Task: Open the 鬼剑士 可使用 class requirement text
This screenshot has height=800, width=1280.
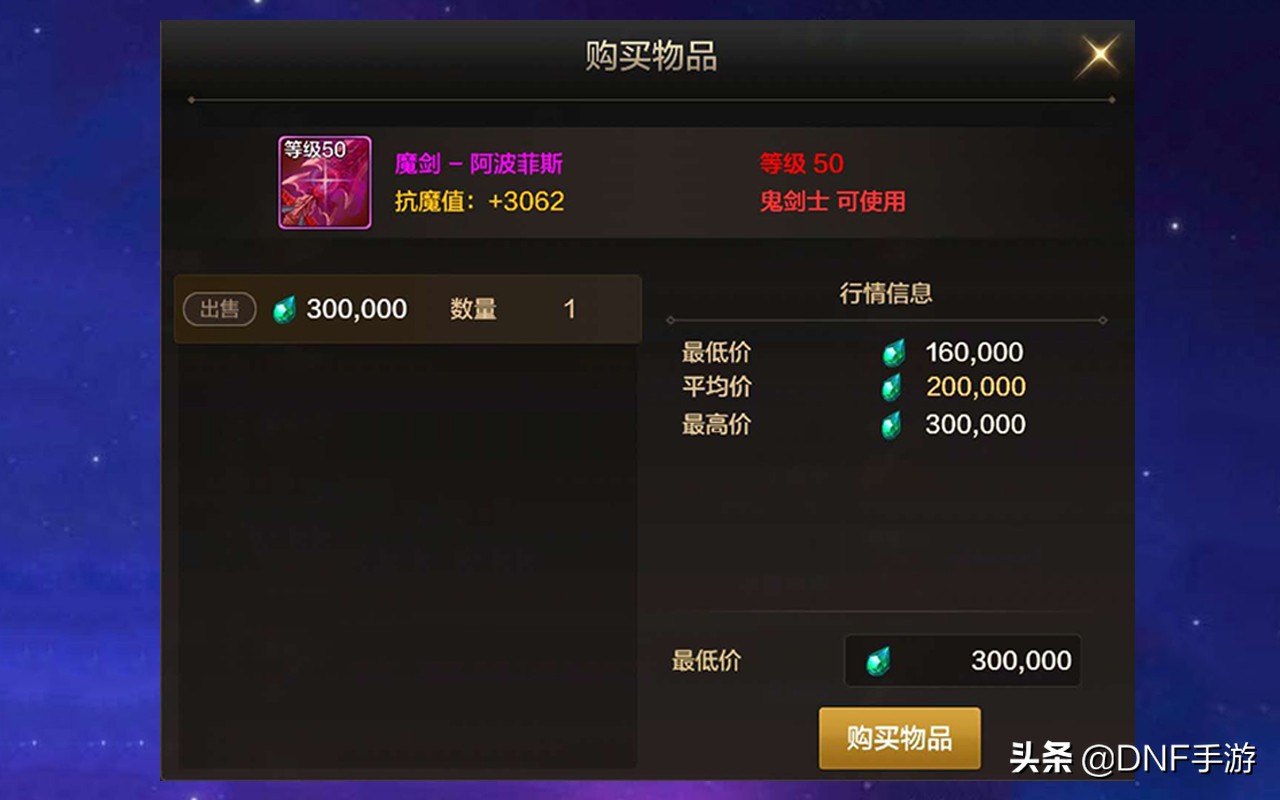Action: click(x=833, y=200)
